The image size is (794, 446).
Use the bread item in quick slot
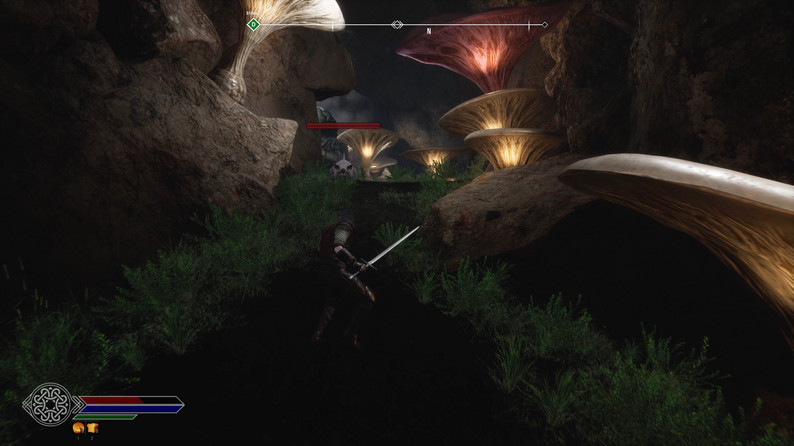[92, 428]
